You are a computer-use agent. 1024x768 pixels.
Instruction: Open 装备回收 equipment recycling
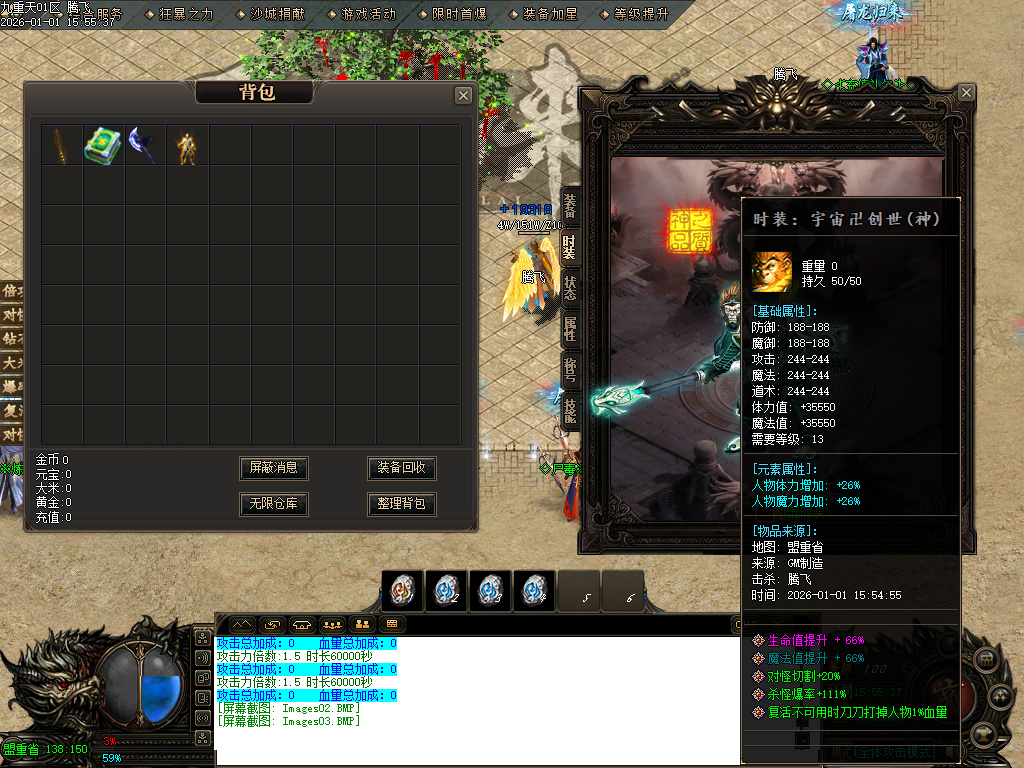[x=402, y=468]
